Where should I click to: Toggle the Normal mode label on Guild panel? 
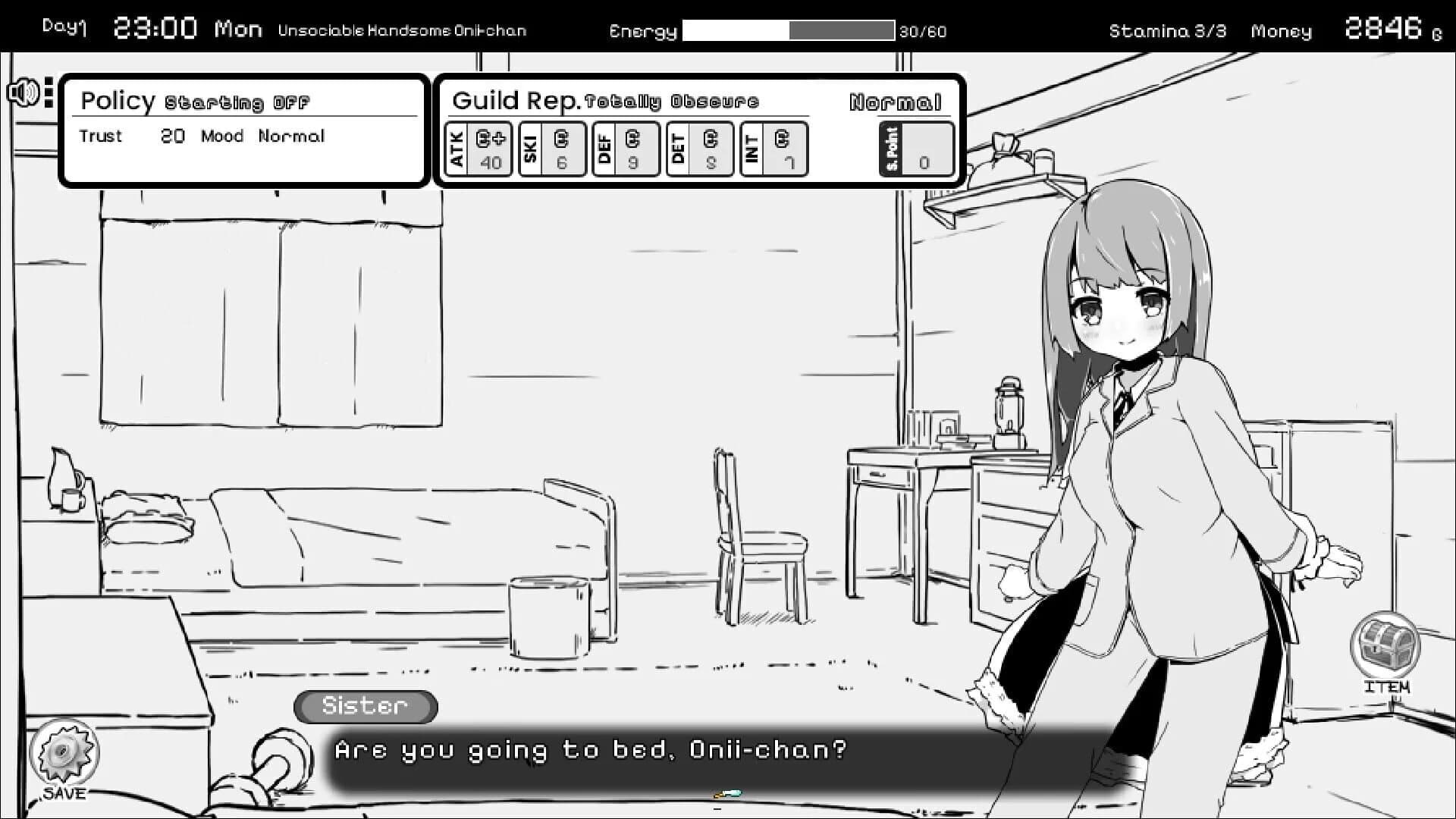(897, 99)
